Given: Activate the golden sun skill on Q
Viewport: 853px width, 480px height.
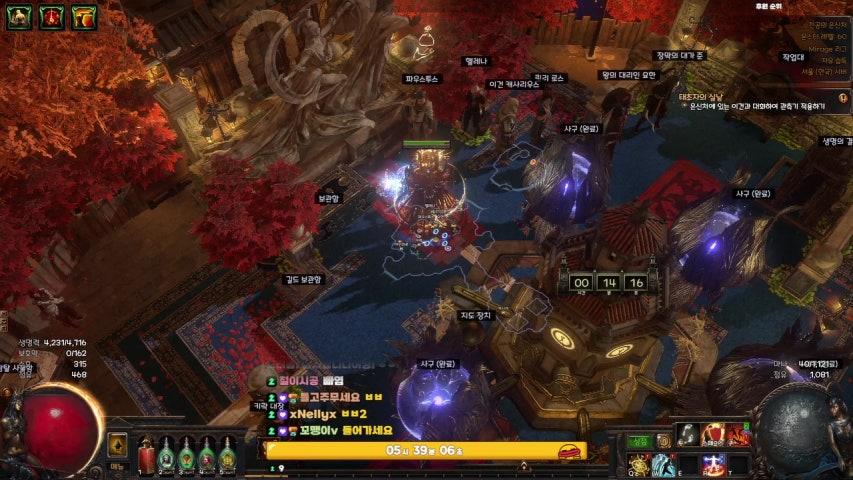Looking at the screenshot, I should (637, 462).
